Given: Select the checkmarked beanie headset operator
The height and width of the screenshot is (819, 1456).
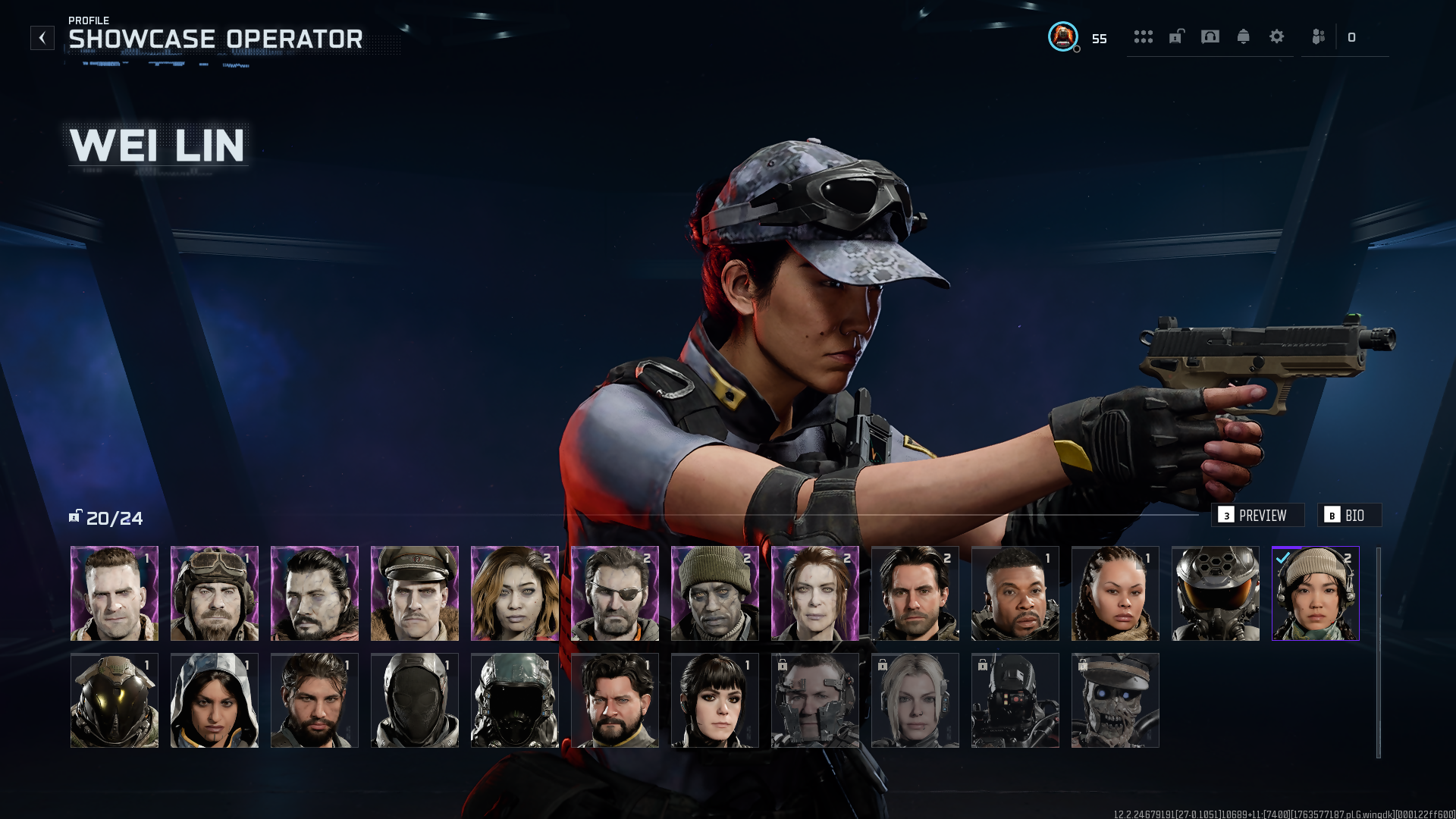Looking at the screenshot, I should (1316, 594).
